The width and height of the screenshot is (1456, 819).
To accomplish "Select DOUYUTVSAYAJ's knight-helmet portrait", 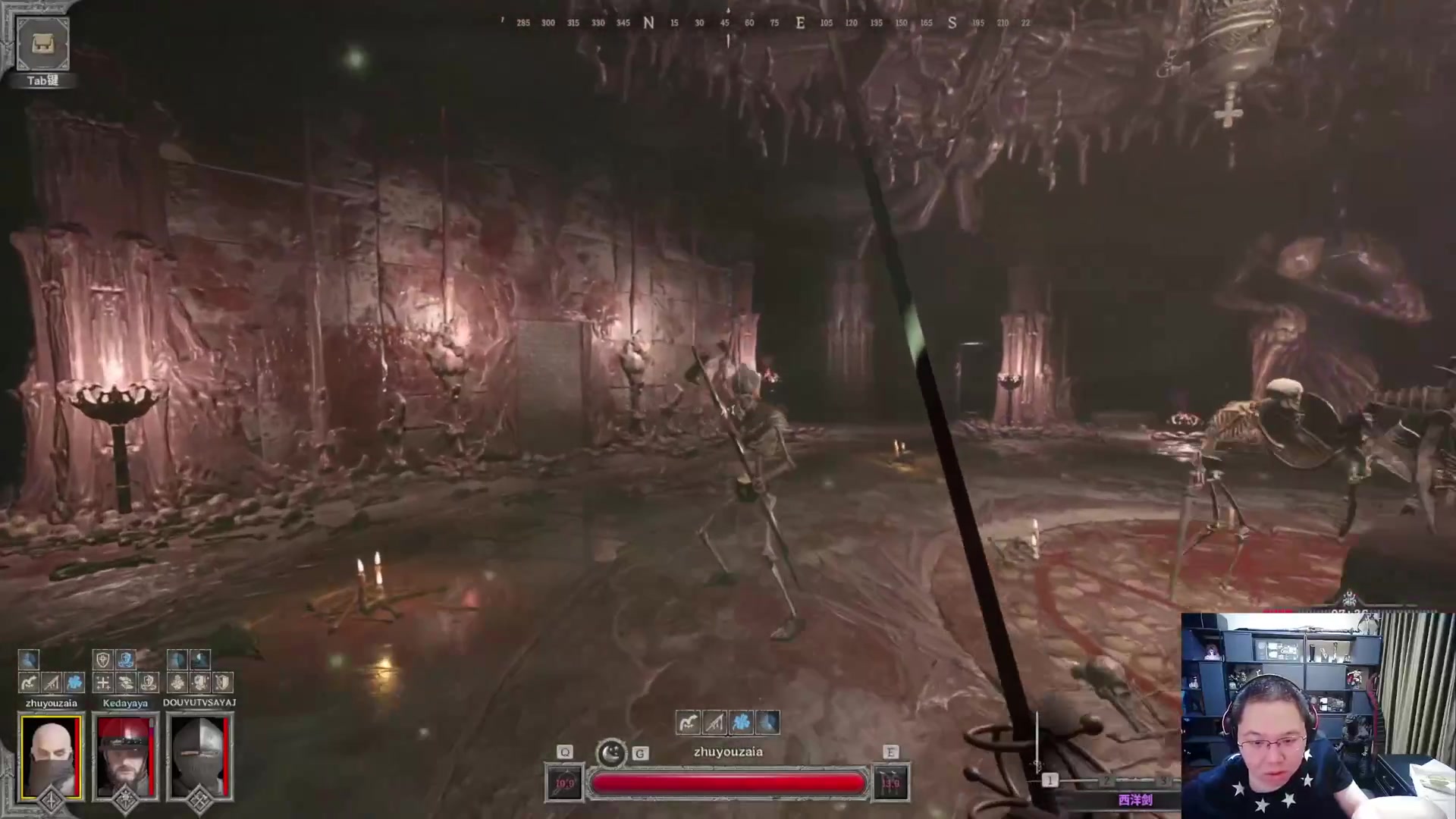I will 199,757.
